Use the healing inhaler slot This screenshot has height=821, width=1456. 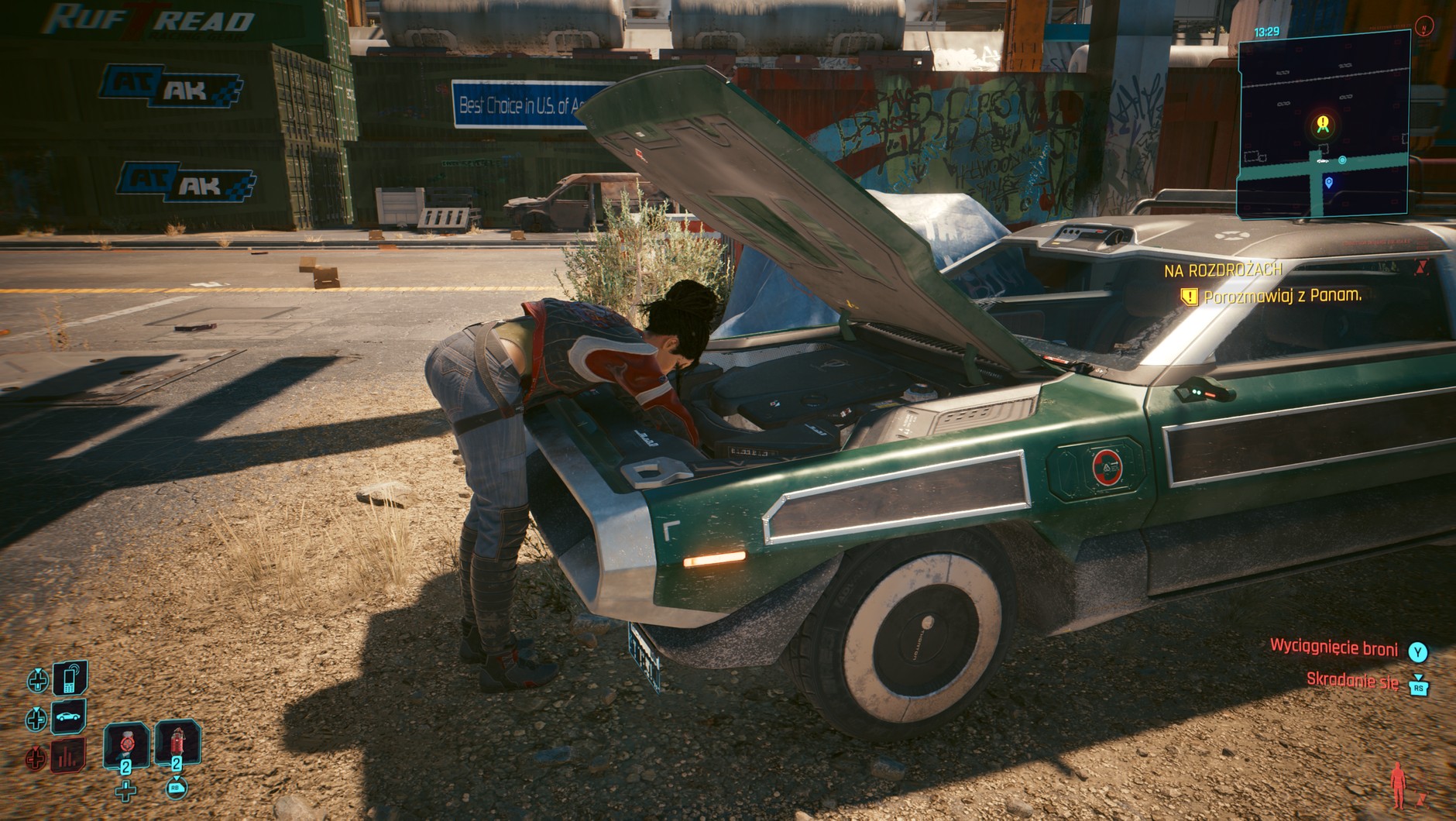point(126,744)
